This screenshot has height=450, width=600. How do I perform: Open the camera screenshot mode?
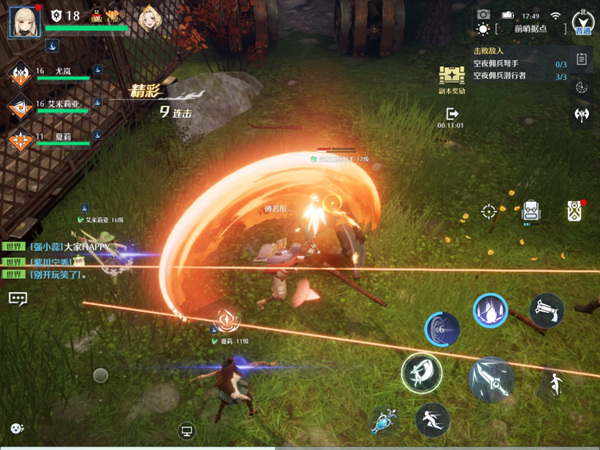click(484, 15)
